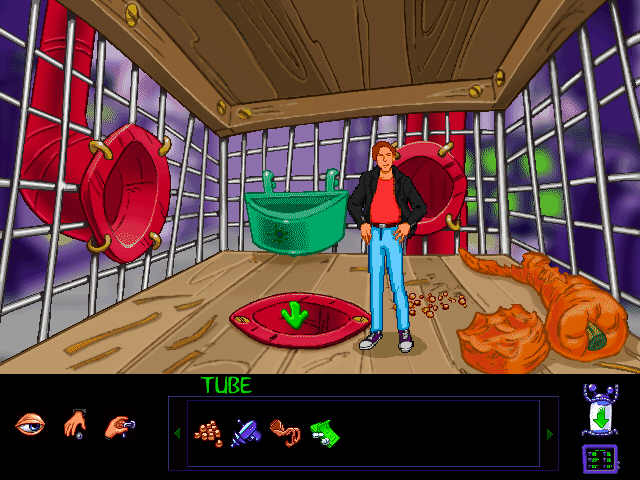This screenshot has height=480, width=640.
Task: Activate the grabbing hand pick-up icon
Action: click(118, 425)
